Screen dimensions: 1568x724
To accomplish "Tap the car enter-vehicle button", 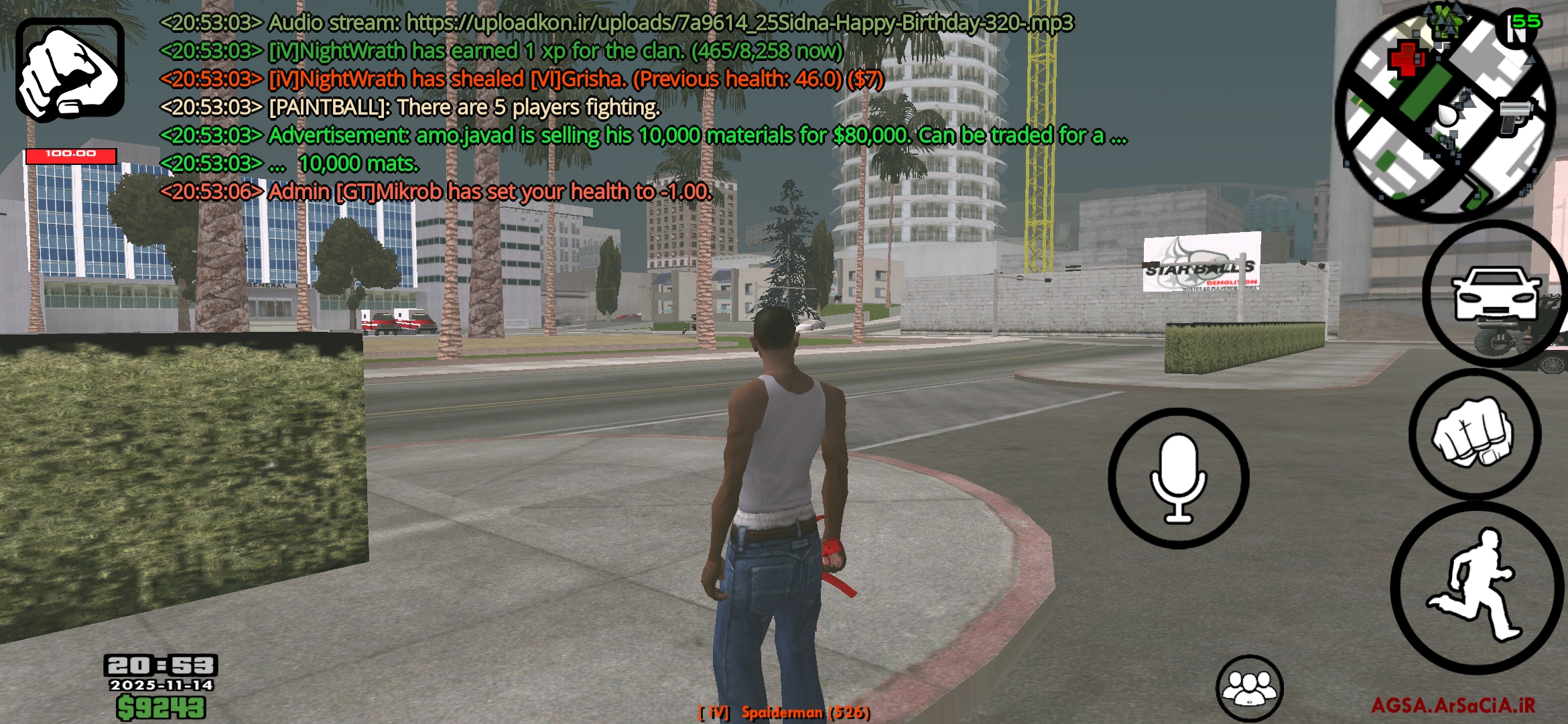I will pyautogui.click(x=1494, y=294).
